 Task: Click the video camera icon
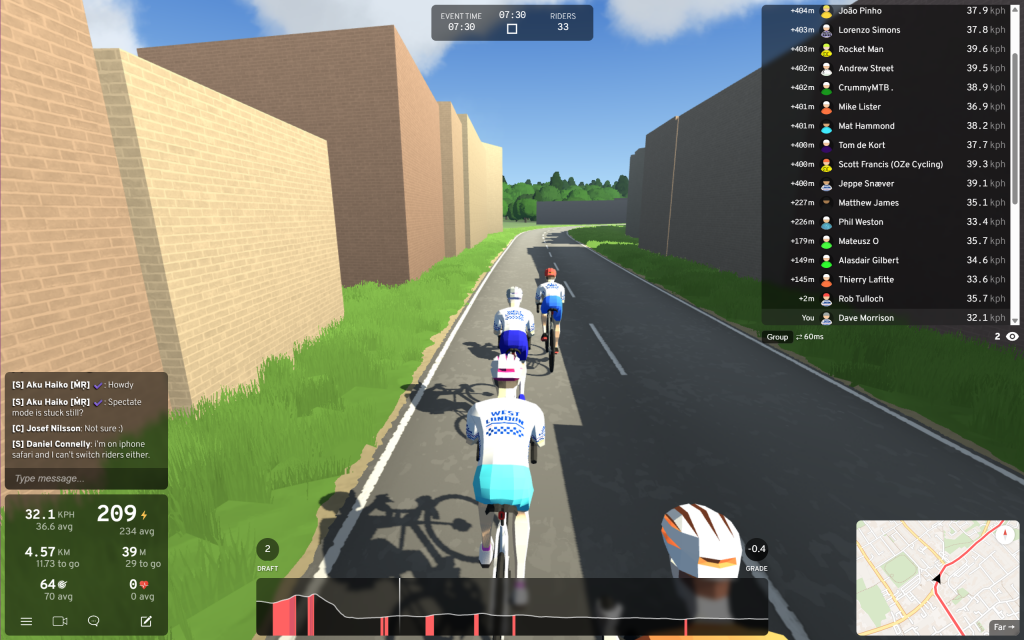pos(60,621)
